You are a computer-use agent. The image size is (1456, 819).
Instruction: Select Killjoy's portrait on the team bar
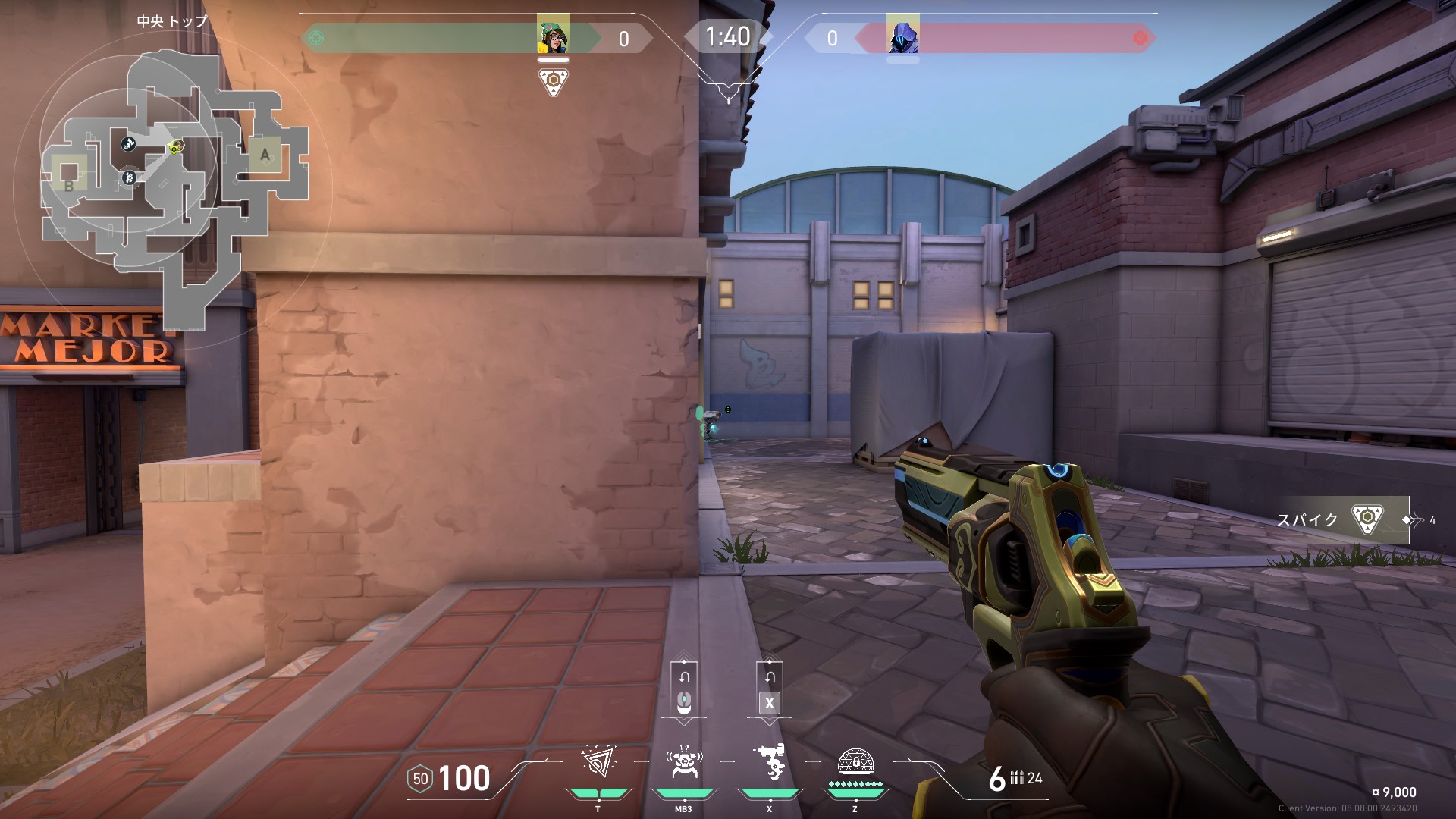pyautogui.click(x=553, y=35)
